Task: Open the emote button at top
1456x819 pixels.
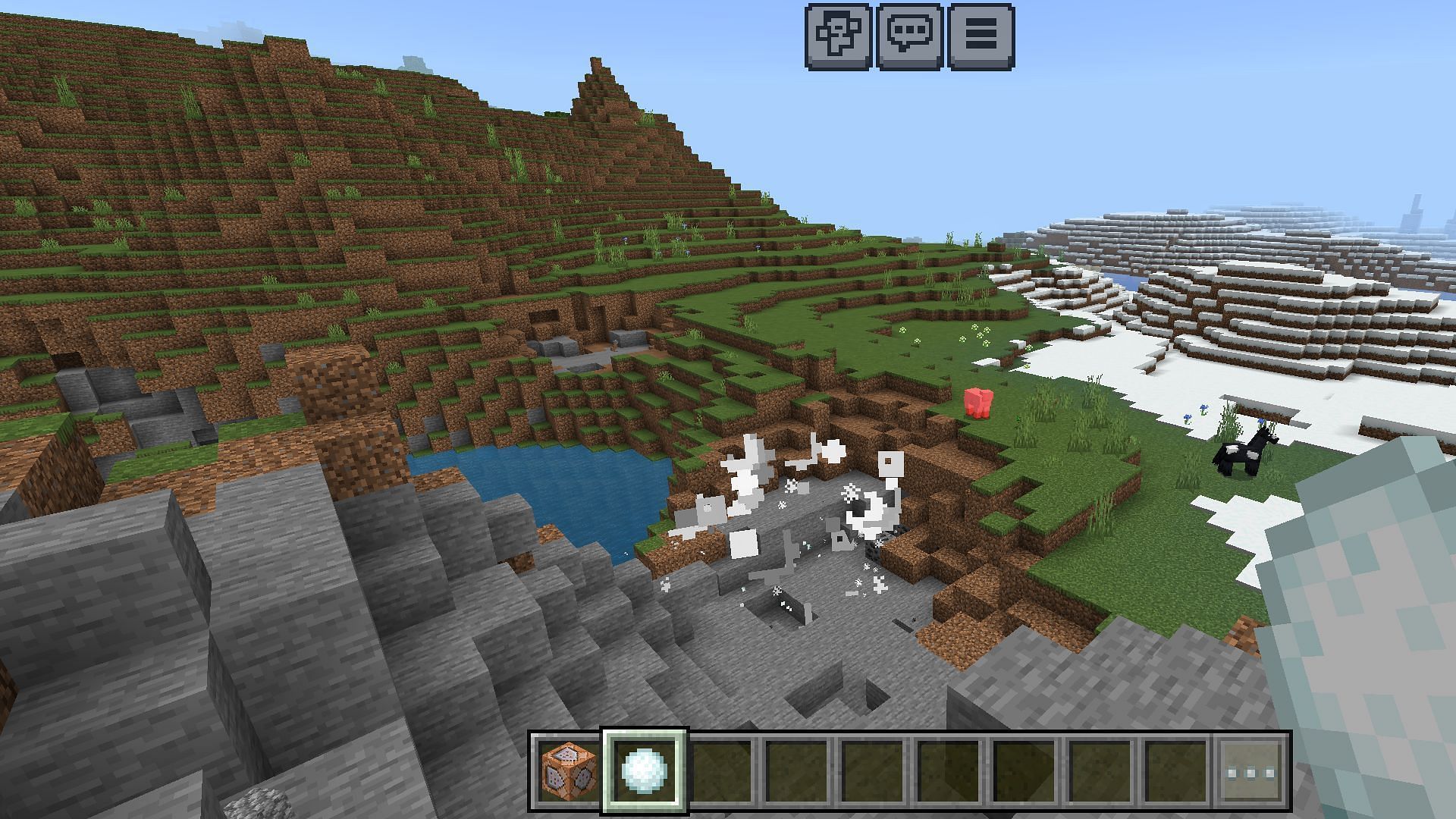Action: 838,36
